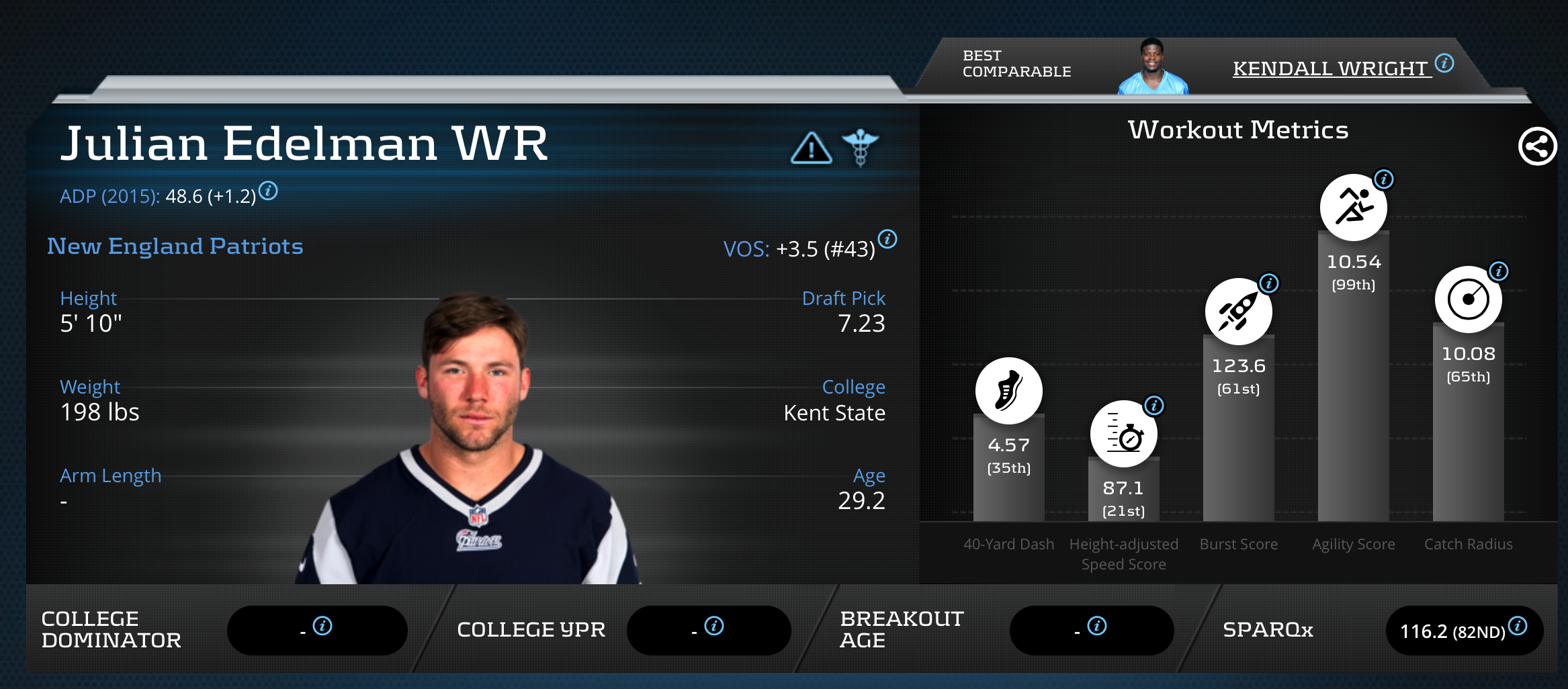Show info for the SPARQx score
1568x689 pixels.
[x=1518, y=626]
